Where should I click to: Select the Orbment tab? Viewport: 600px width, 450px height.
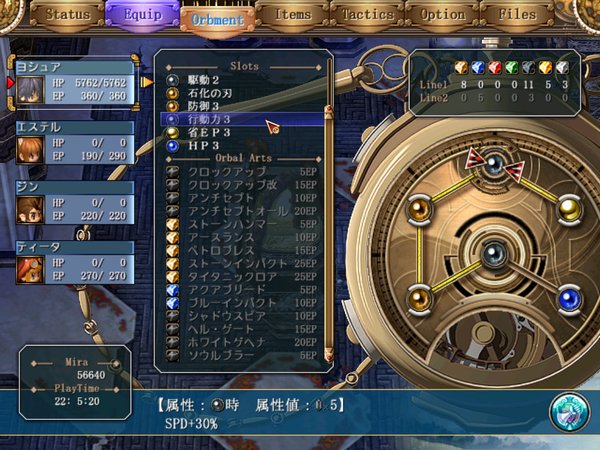(x=217, y=19)
